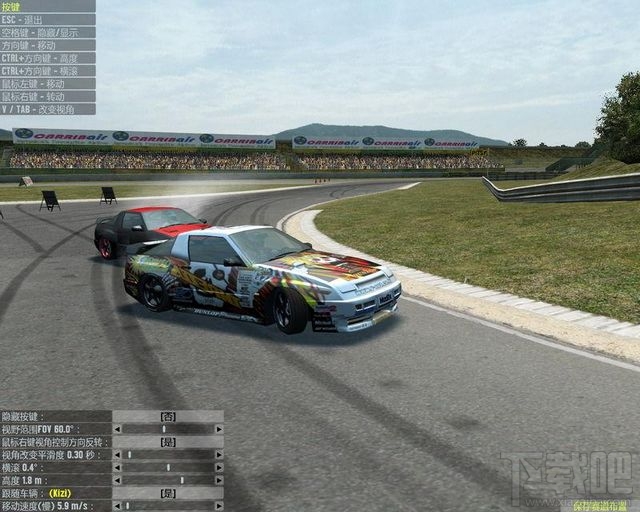Click the 高度 1.8 m slider bar

[168, 480]
